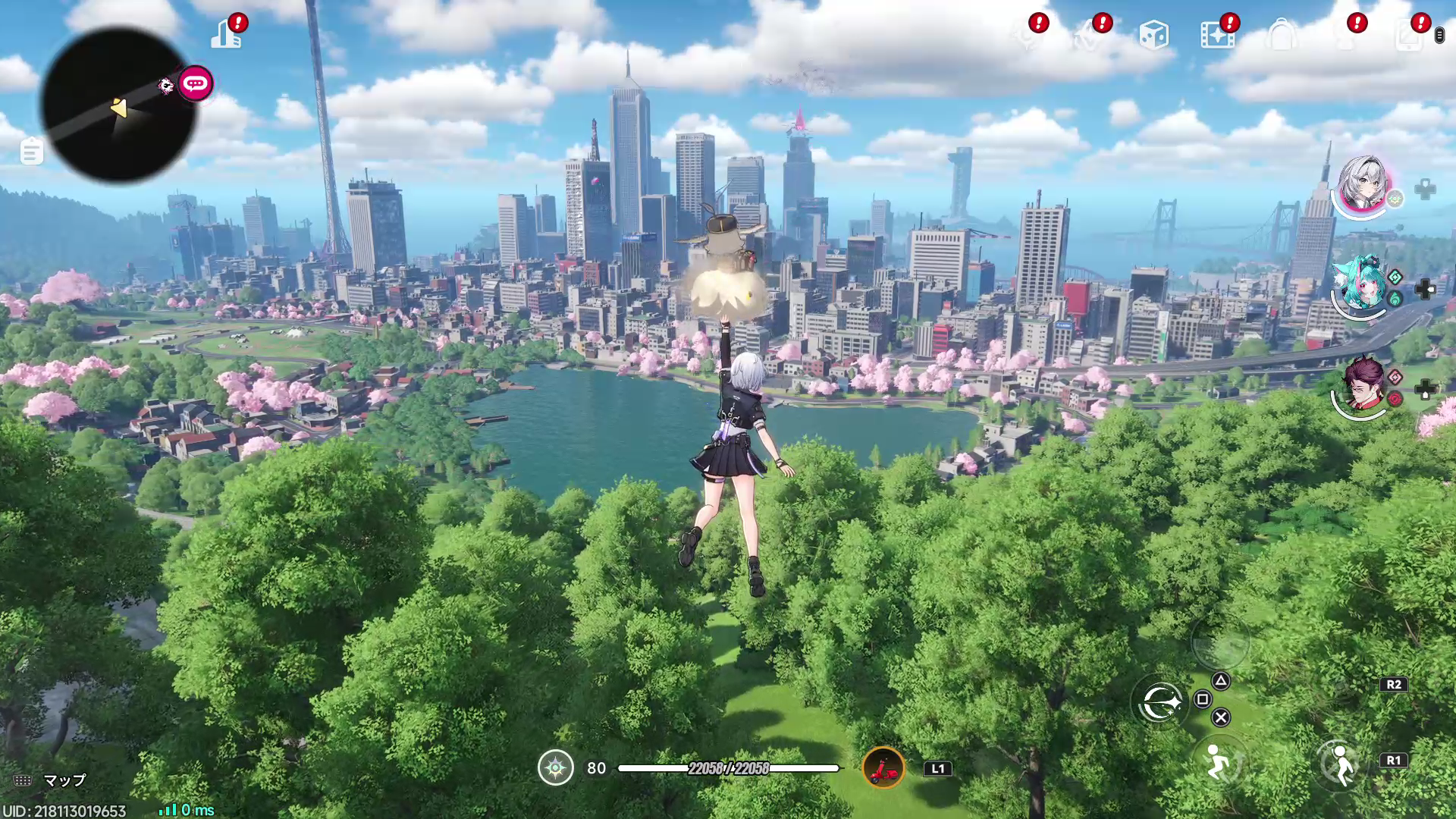Open the film reel events icon with alert badge
1456x819 pixels.
coord(1218,34)
